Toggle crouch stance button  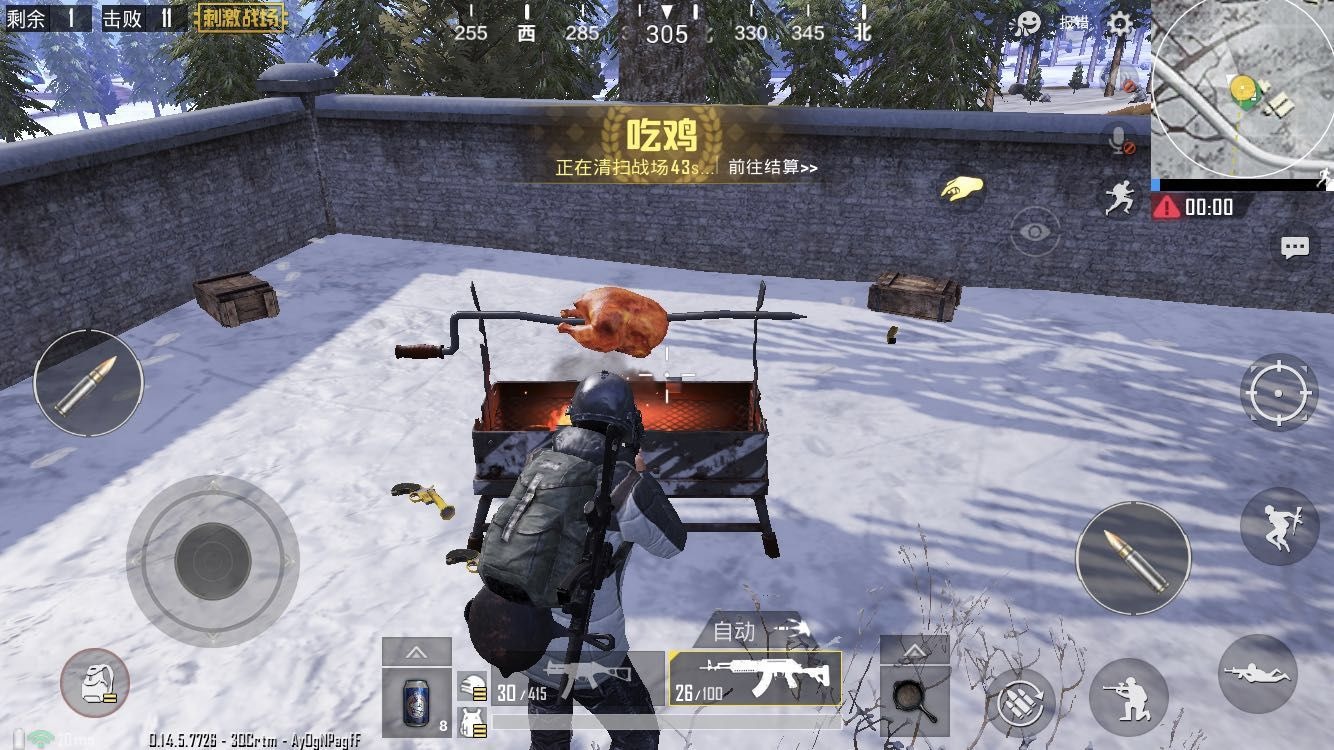coord(1128,696)
